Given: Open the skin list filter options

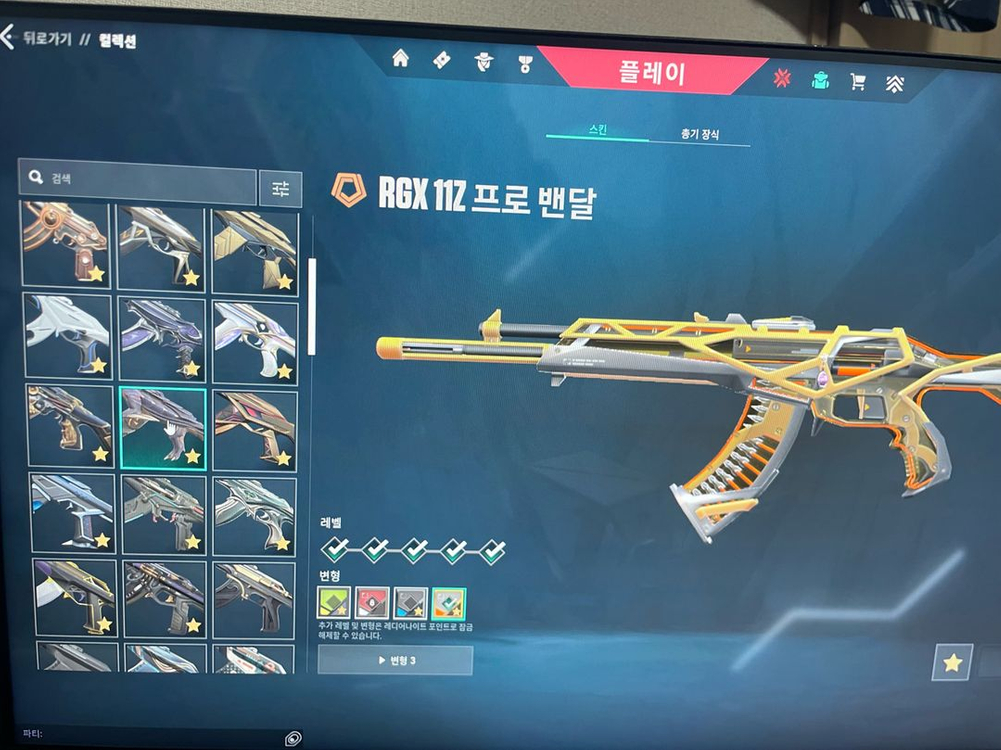Looking at the screenshot, I should tap(280, 188).
